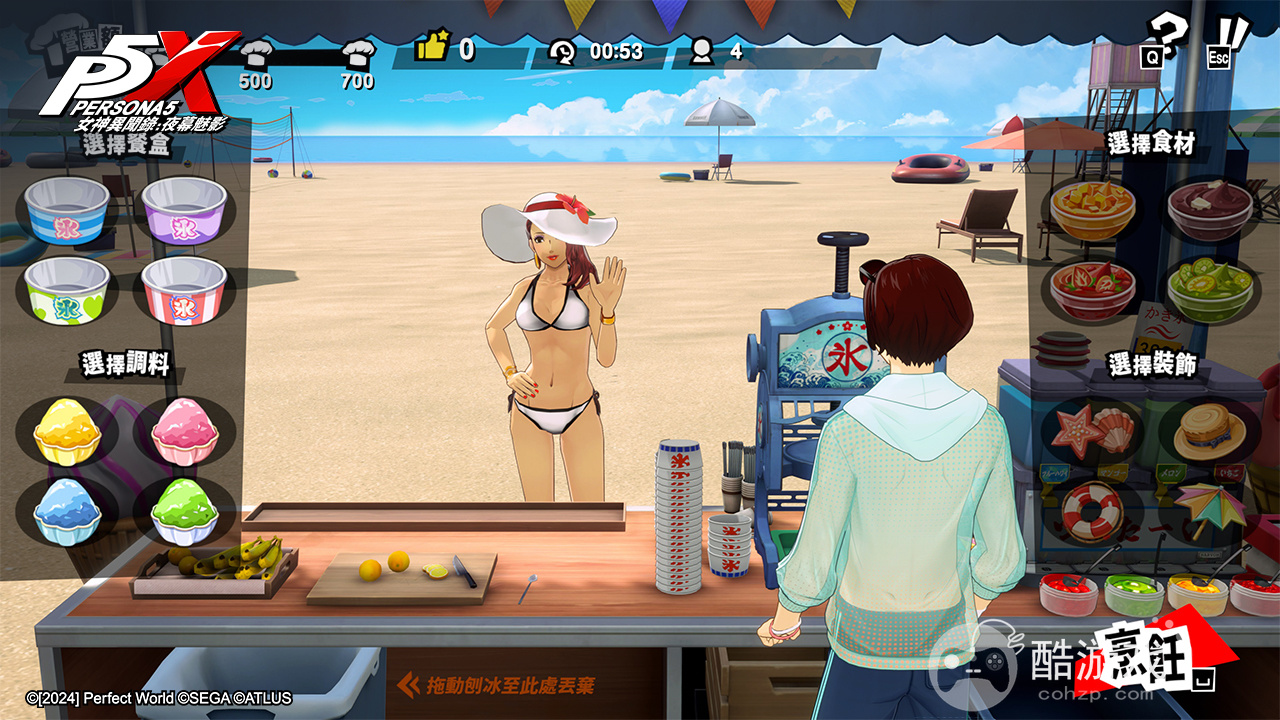Choose the purple shaved ice cup

[x=184, y=210]
